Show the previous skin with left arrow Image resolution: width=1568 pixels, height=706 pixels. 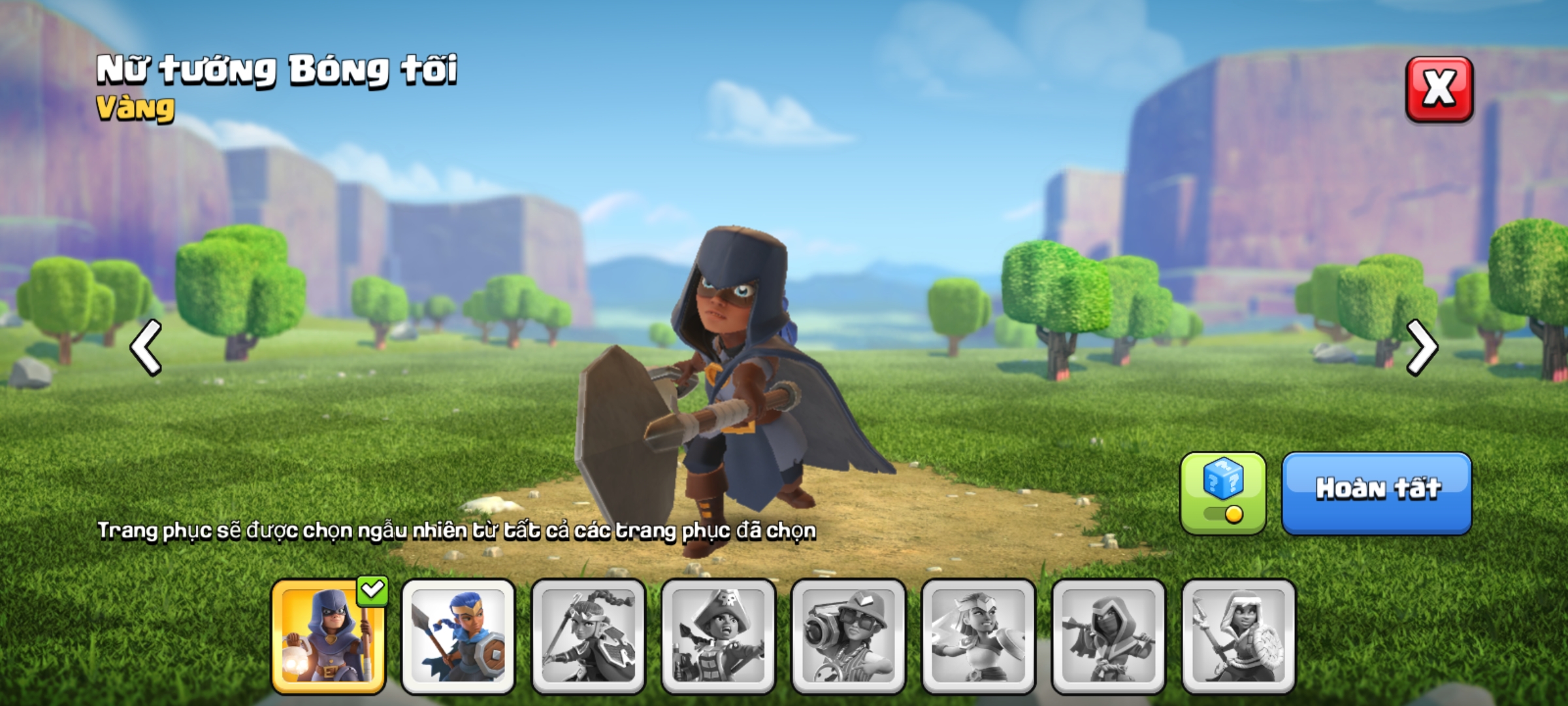click(146, 347)
